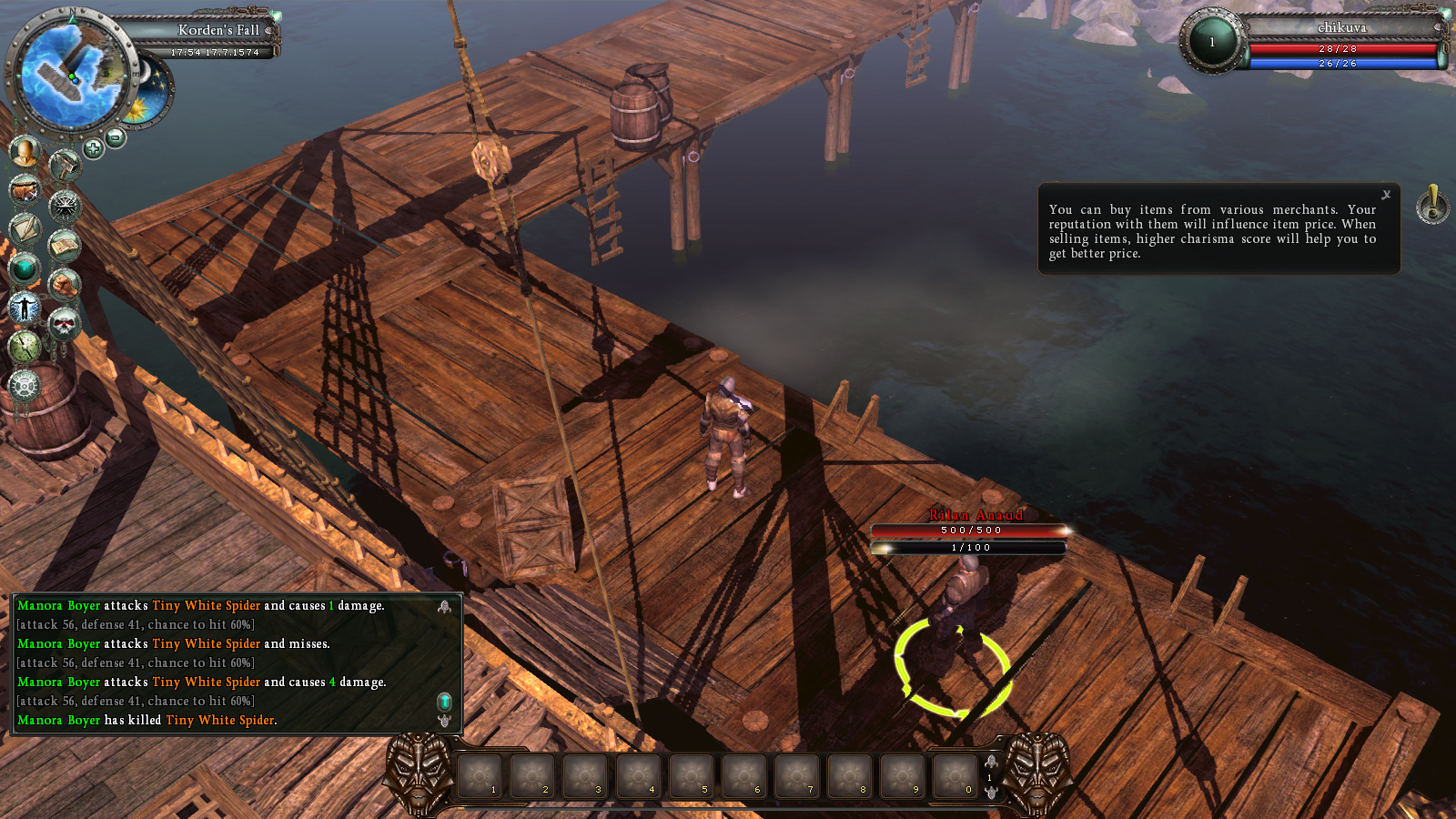Close the merchant tutorial tip box
Screen dimensions: 1456x819
pyautogui.click(x=1386, y=195)
